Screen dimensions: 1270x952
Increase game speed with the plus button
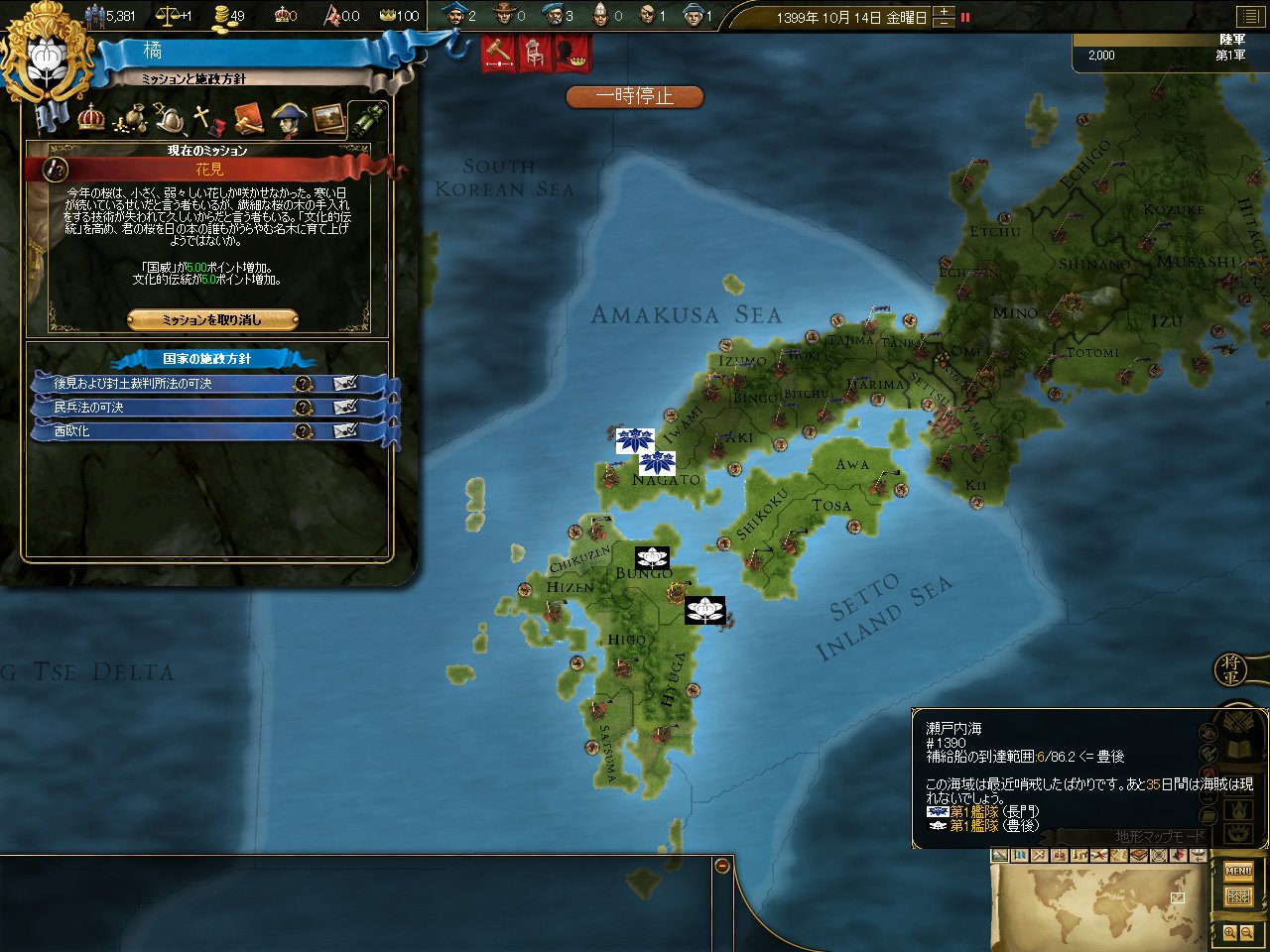[x=944, y=12]
